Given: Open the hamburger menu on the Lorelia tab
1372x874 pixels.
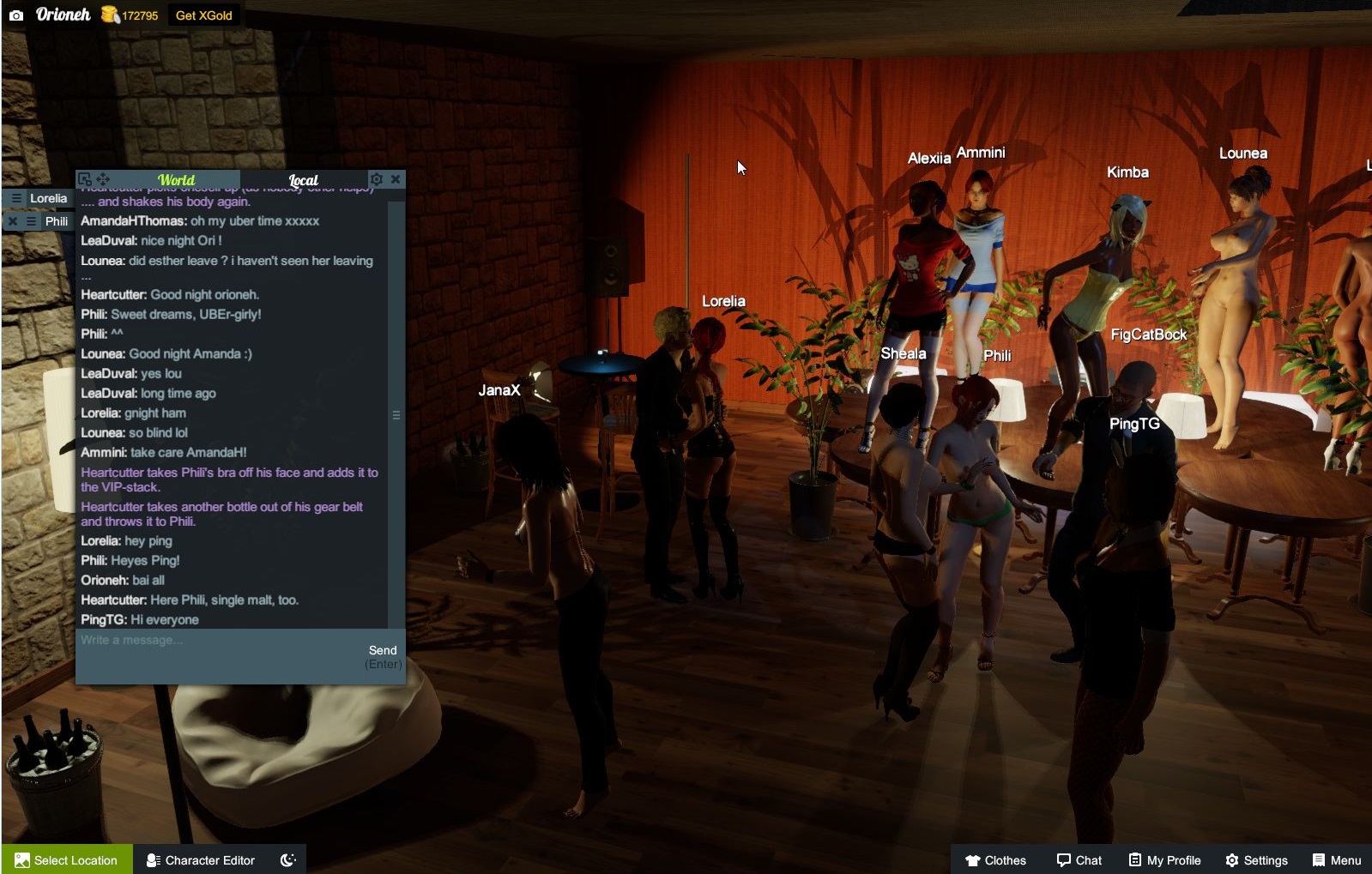Looking at the screenshot, I should [x=17, y=198].
